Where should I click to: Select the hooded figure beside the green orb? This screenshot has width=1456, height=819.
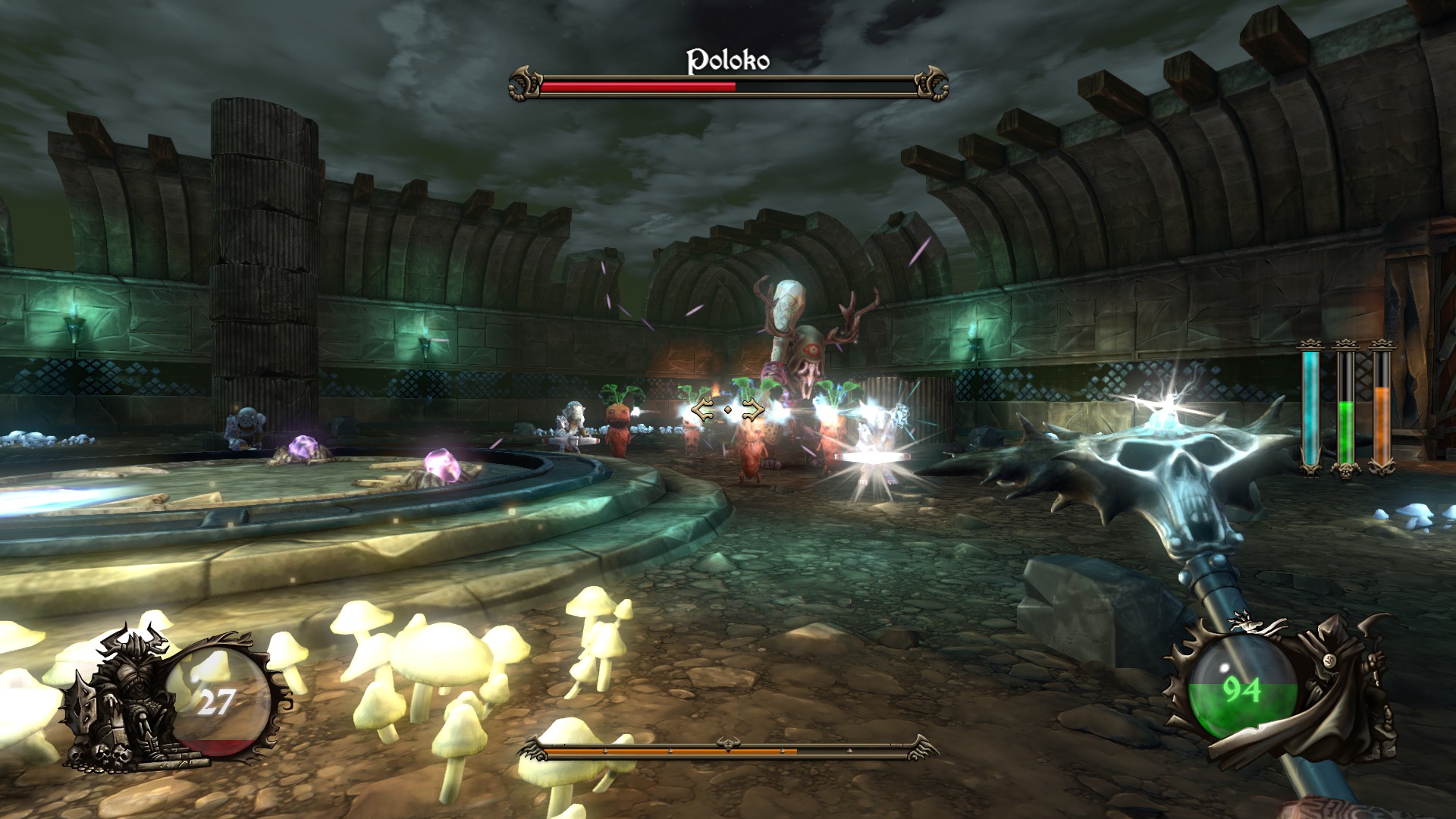[x=1342, y=682]
